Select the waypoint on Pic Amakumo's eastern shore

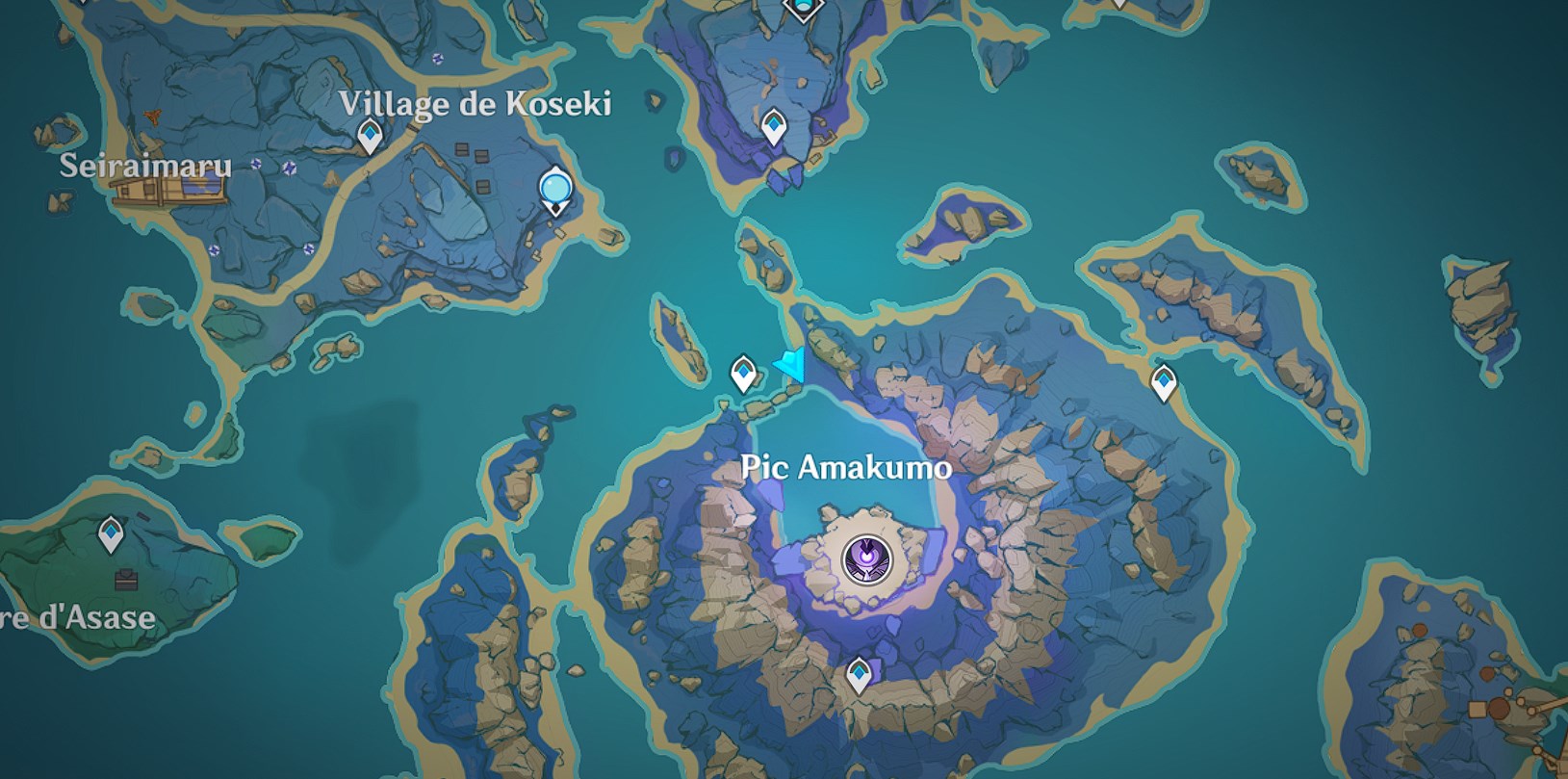[x=1164, y=382]
